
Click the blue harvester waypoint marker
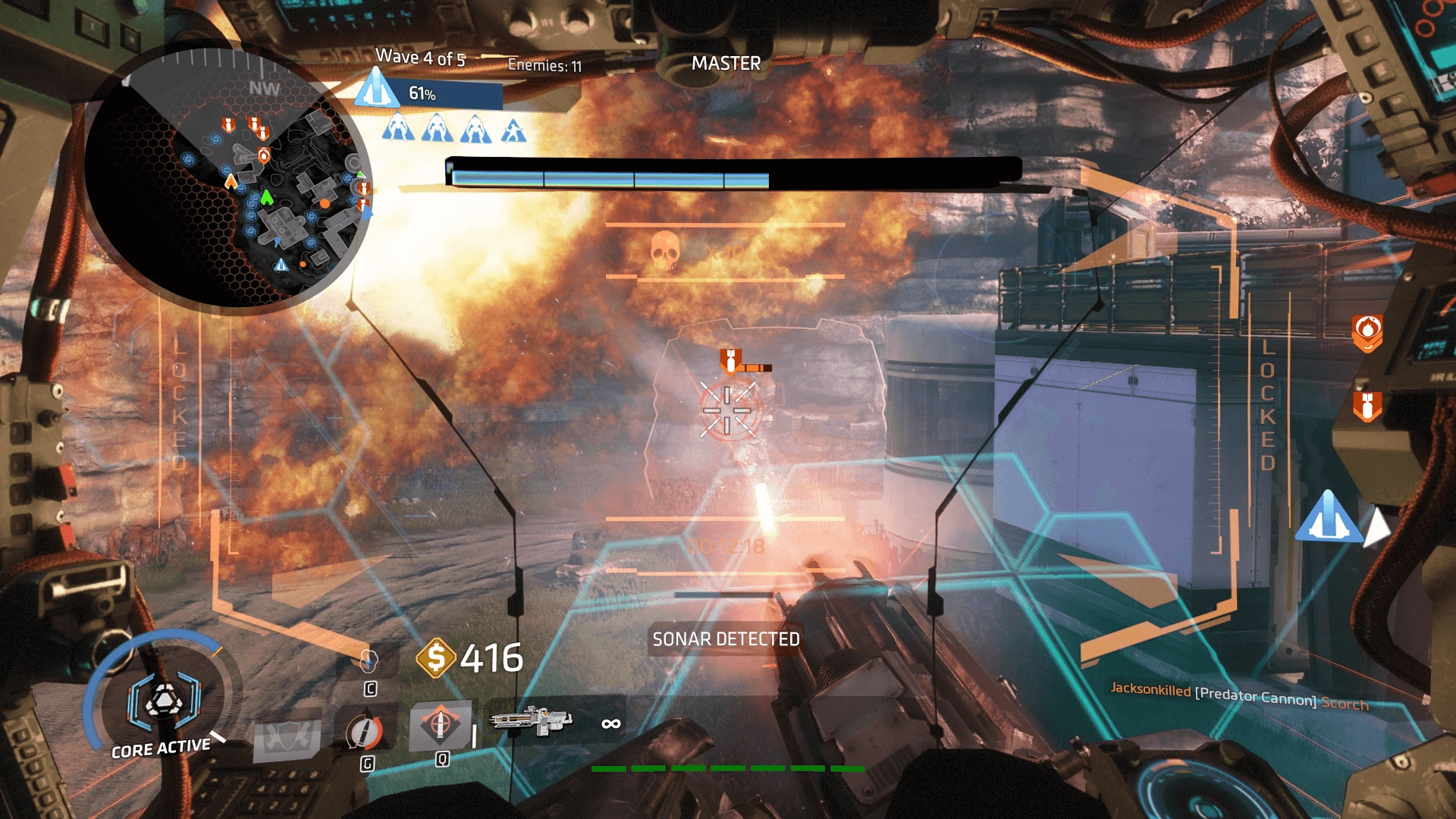1327,518
